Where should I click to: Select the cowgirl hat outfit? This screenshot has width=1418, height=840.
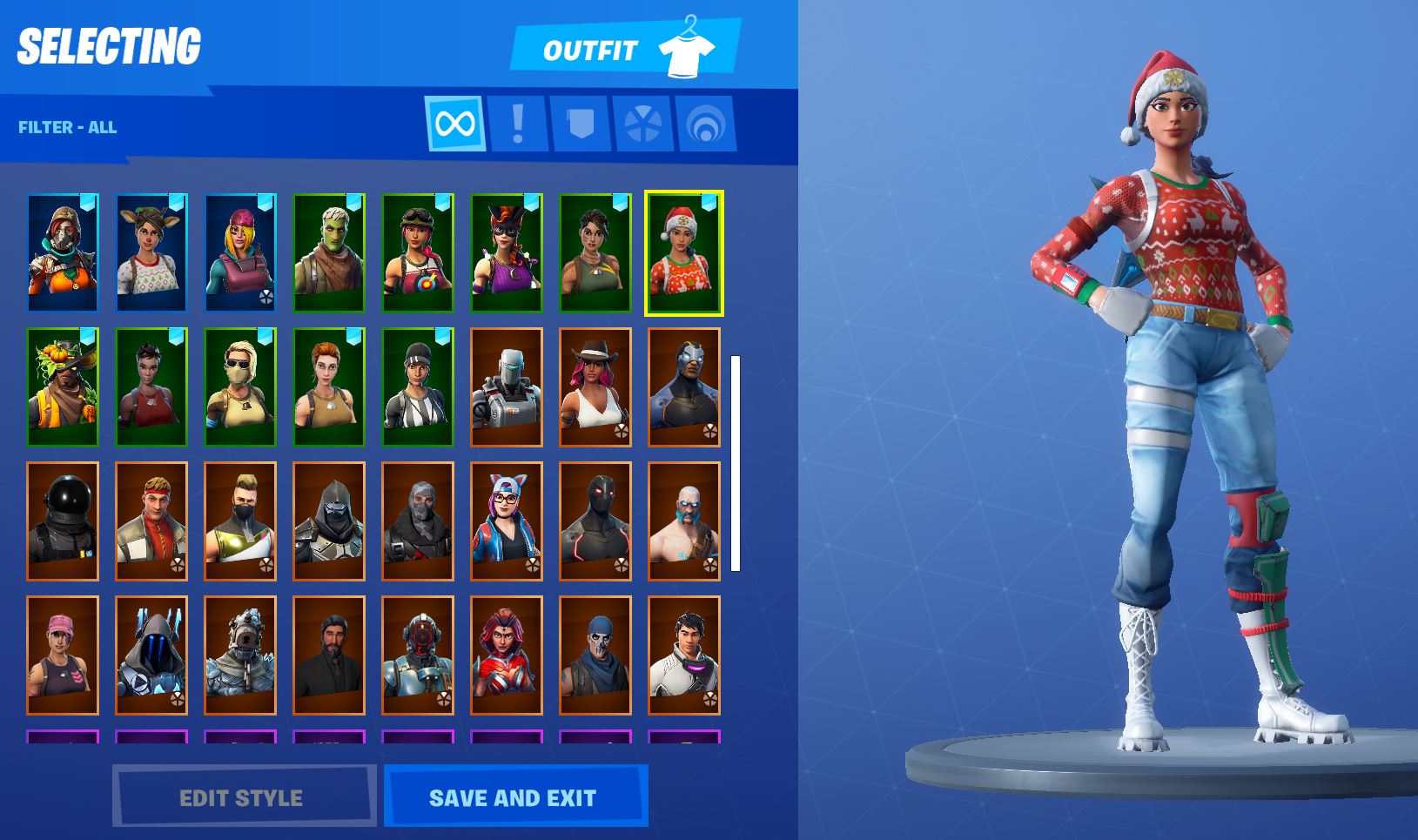[596, 384]
